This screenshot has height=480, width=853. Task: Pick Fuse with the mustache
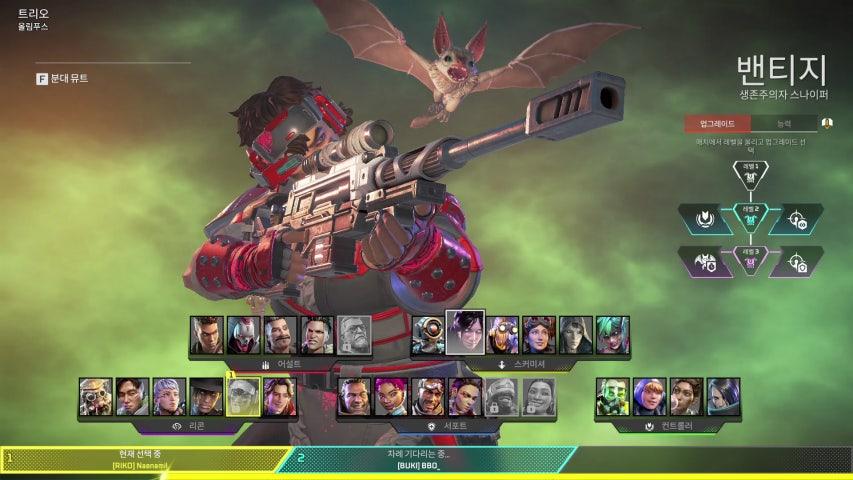point(281,335)
